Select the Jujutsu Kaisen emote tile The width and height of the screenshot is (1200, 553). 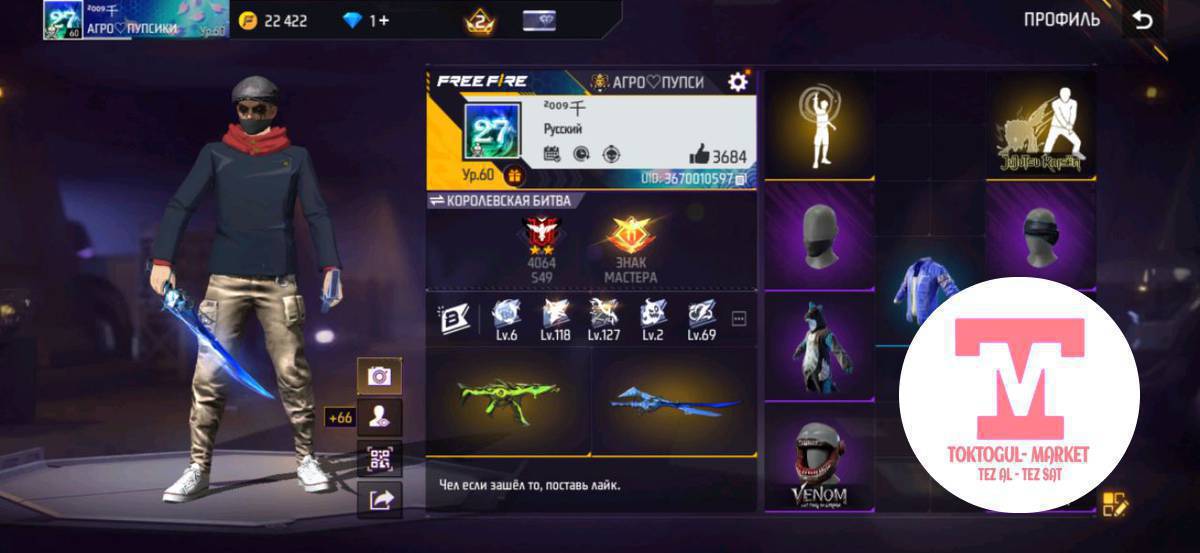coord(1040,126)
